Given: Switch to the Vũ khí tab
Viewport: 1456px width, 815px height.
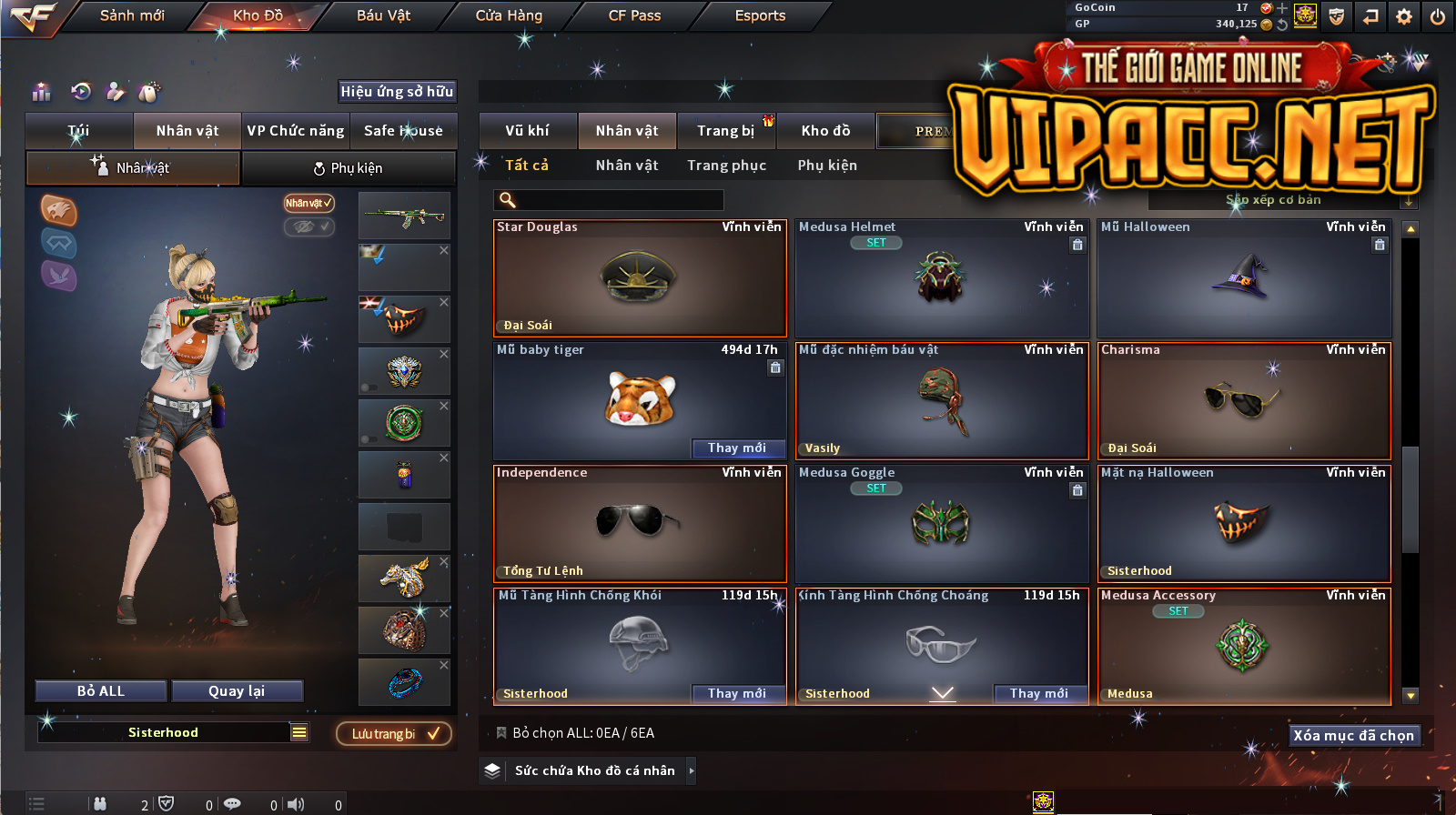Looking at the screenshot, I should pyautogui.click(x=527, y=131).
